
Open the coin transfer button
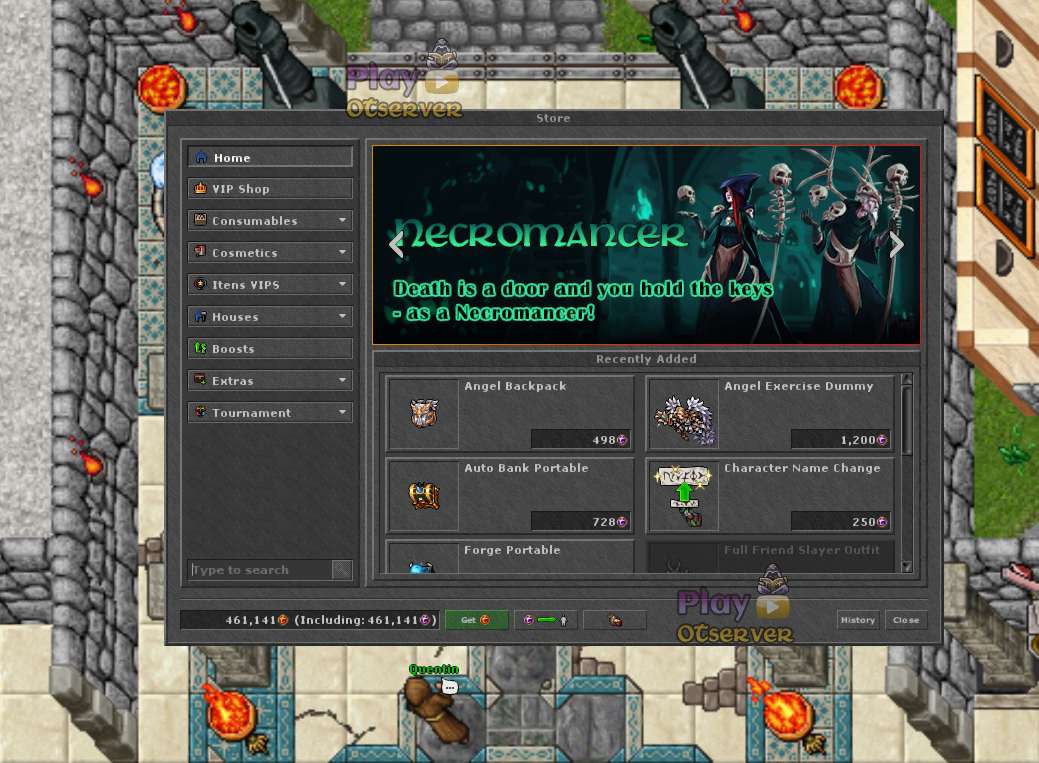click(545, 620)
